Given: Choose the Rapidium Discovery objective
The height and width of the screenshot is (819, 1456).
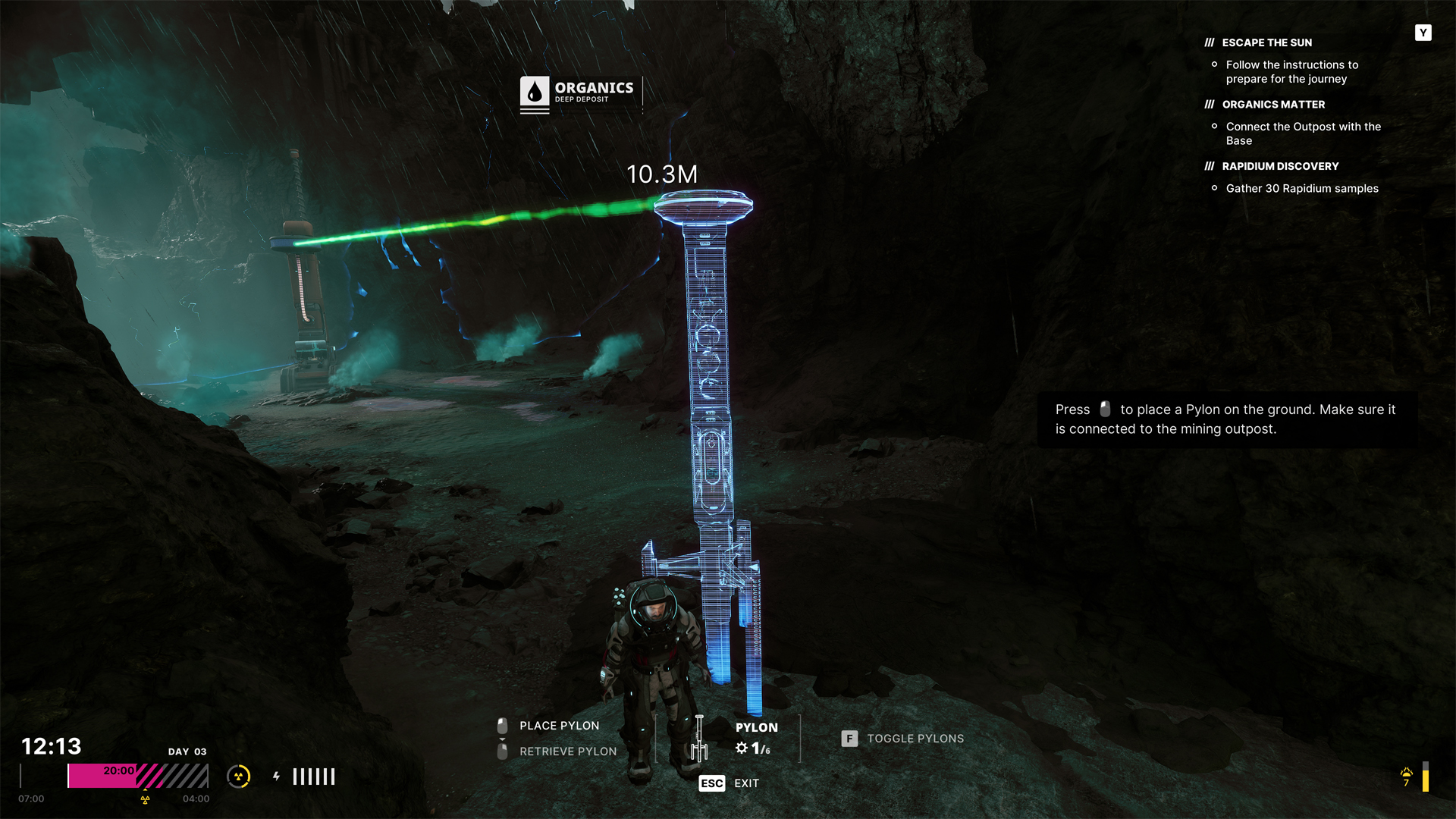Looking at the screenshot, I should click(1280, 166).
